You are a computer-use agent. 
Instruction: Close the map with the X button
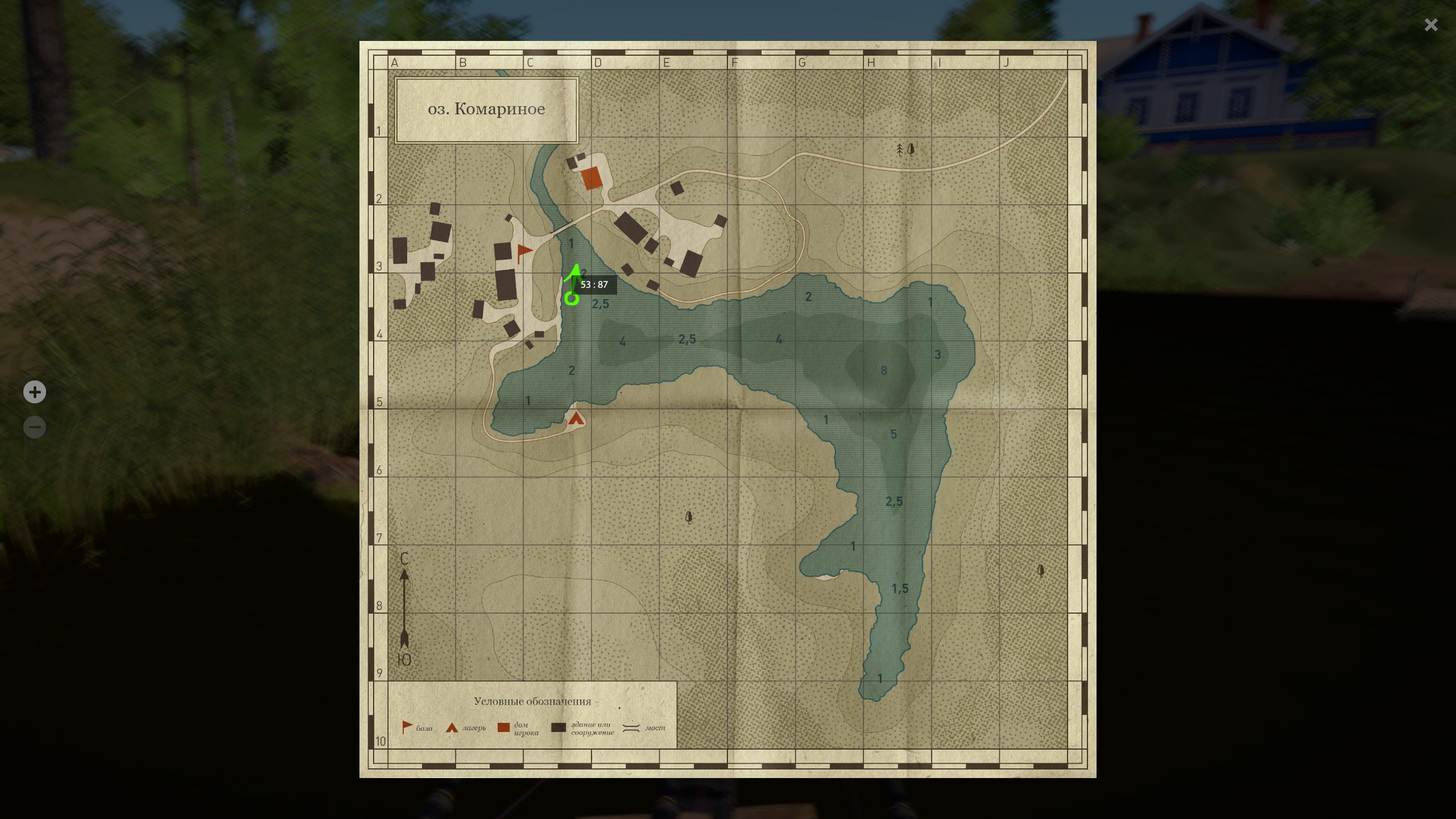tap(1431, 25)
